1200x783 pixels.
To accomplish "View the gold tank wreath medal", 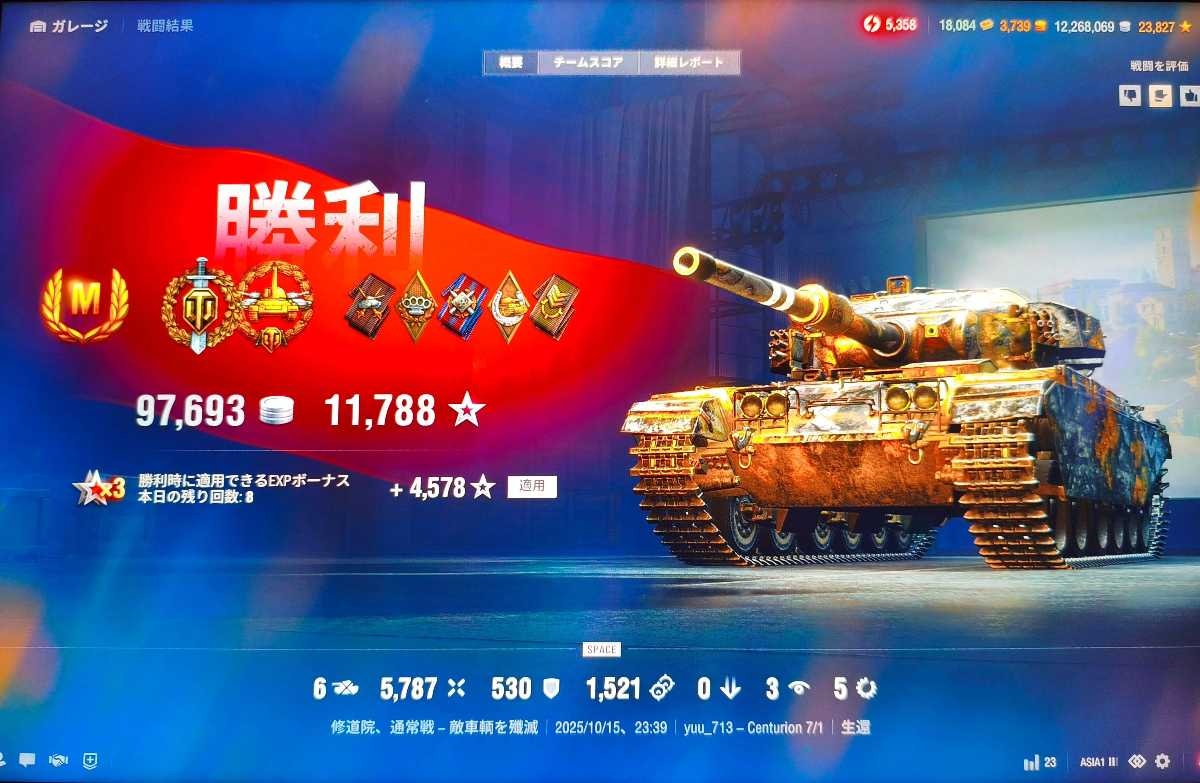I will point(274,304).
